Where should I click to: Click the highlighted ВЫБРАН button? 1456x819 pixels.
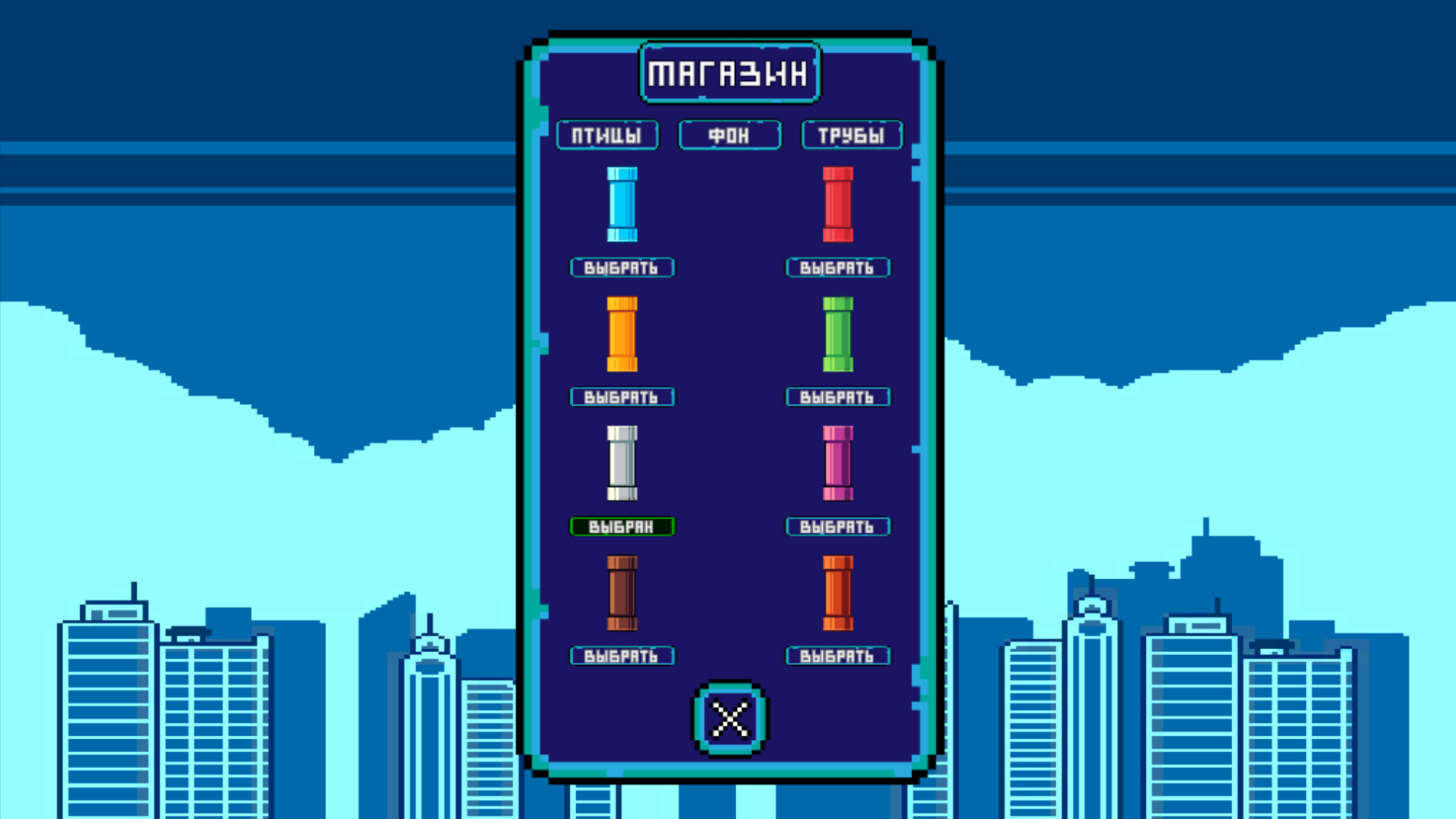(x=622, y=526)
